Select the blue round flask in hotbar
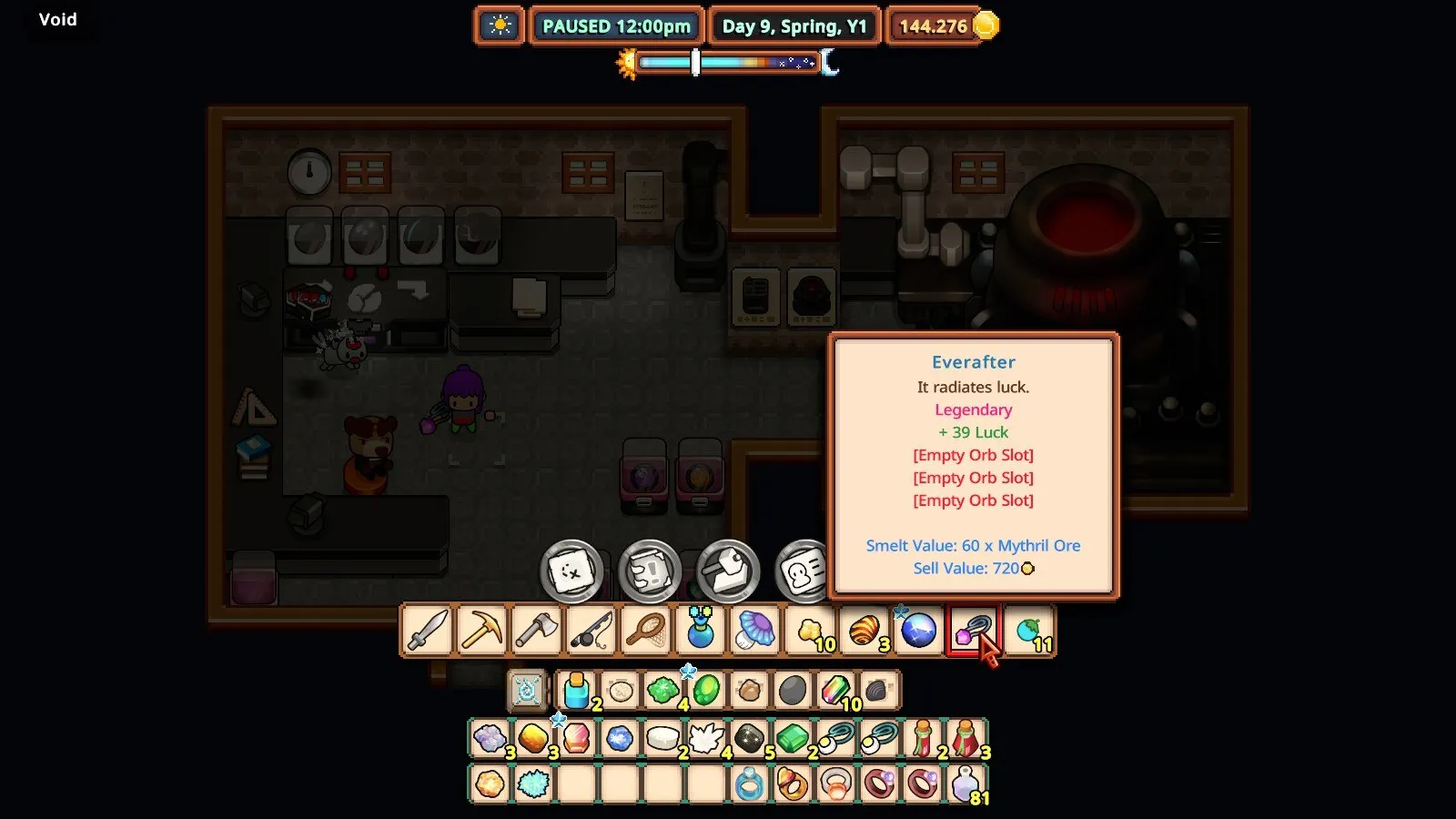The width and height of the screenshot is (1456, 819). 700,630
